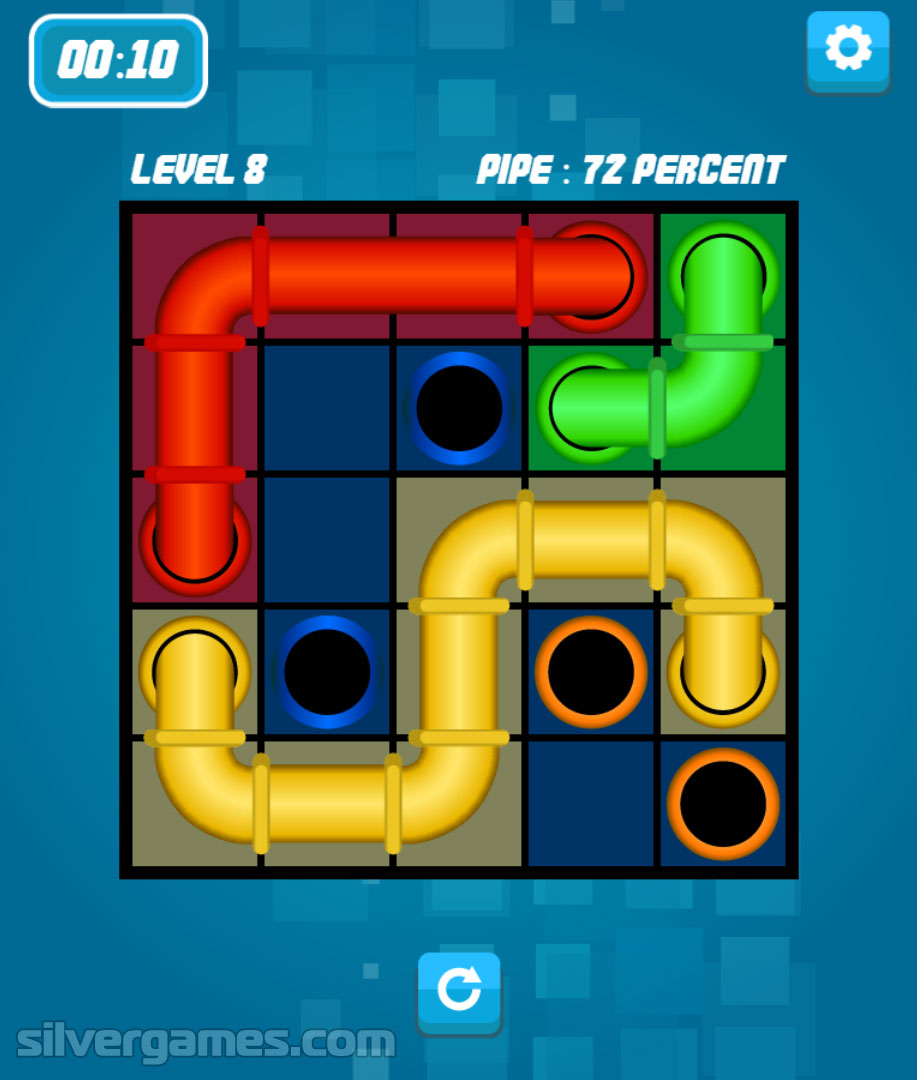Choose the orange ring in the corner tile

723,804
